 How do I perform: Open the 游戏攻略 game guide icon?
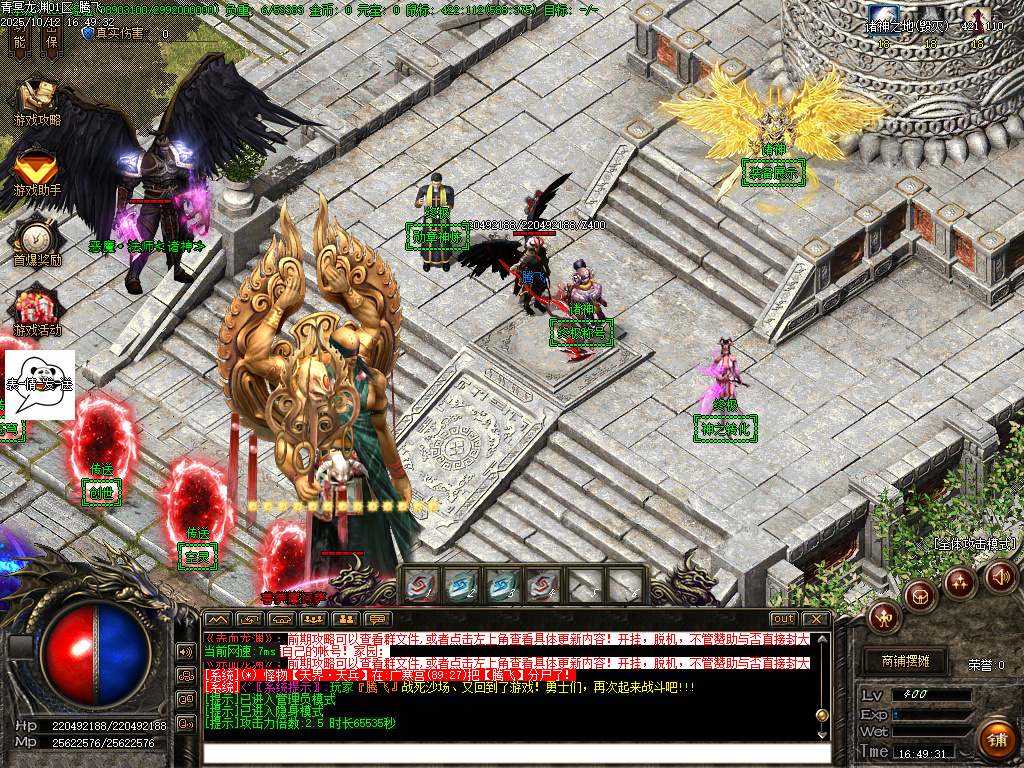click(37, 101)
